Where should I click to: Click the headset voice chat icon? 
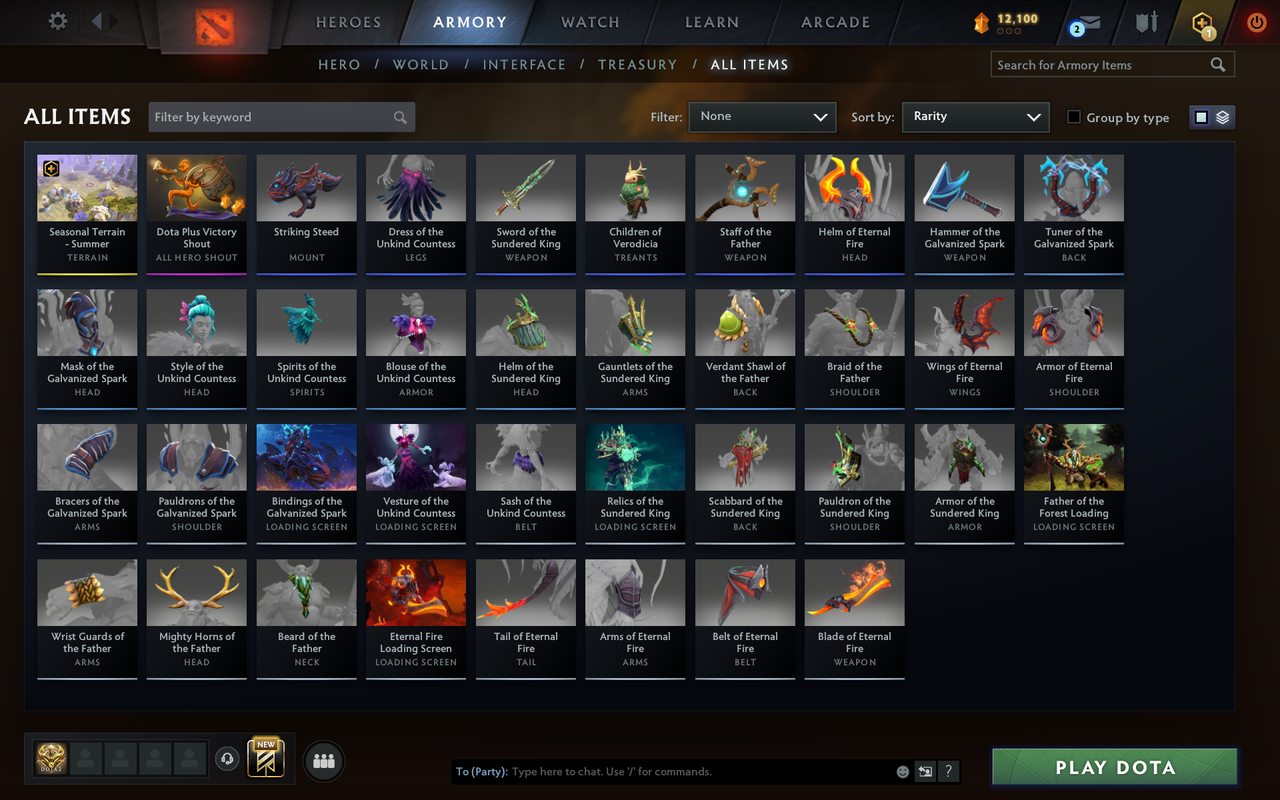click(x=227, y=760)
